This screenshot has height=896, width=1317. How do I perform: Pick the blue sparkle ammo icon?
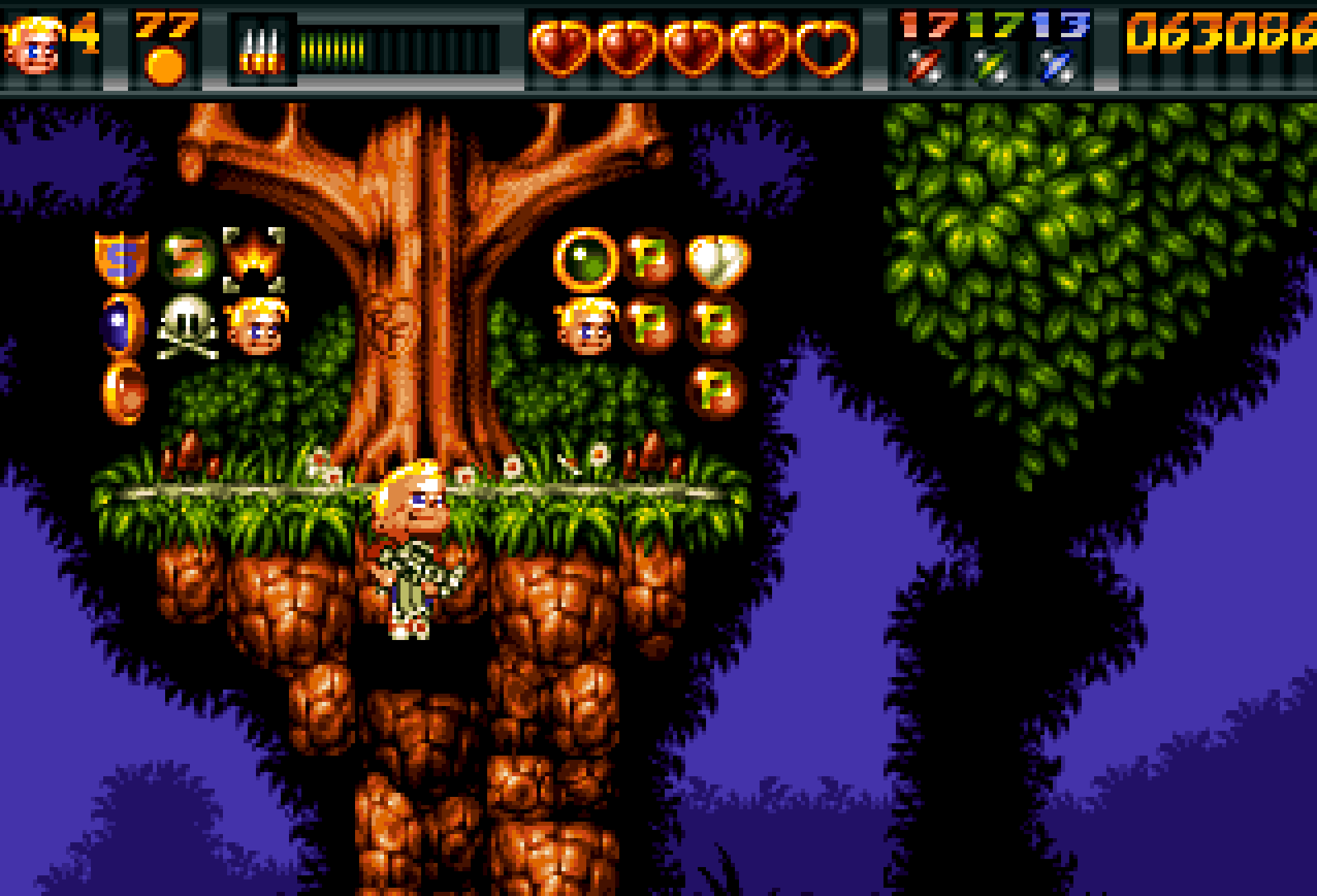point(1057,66)
